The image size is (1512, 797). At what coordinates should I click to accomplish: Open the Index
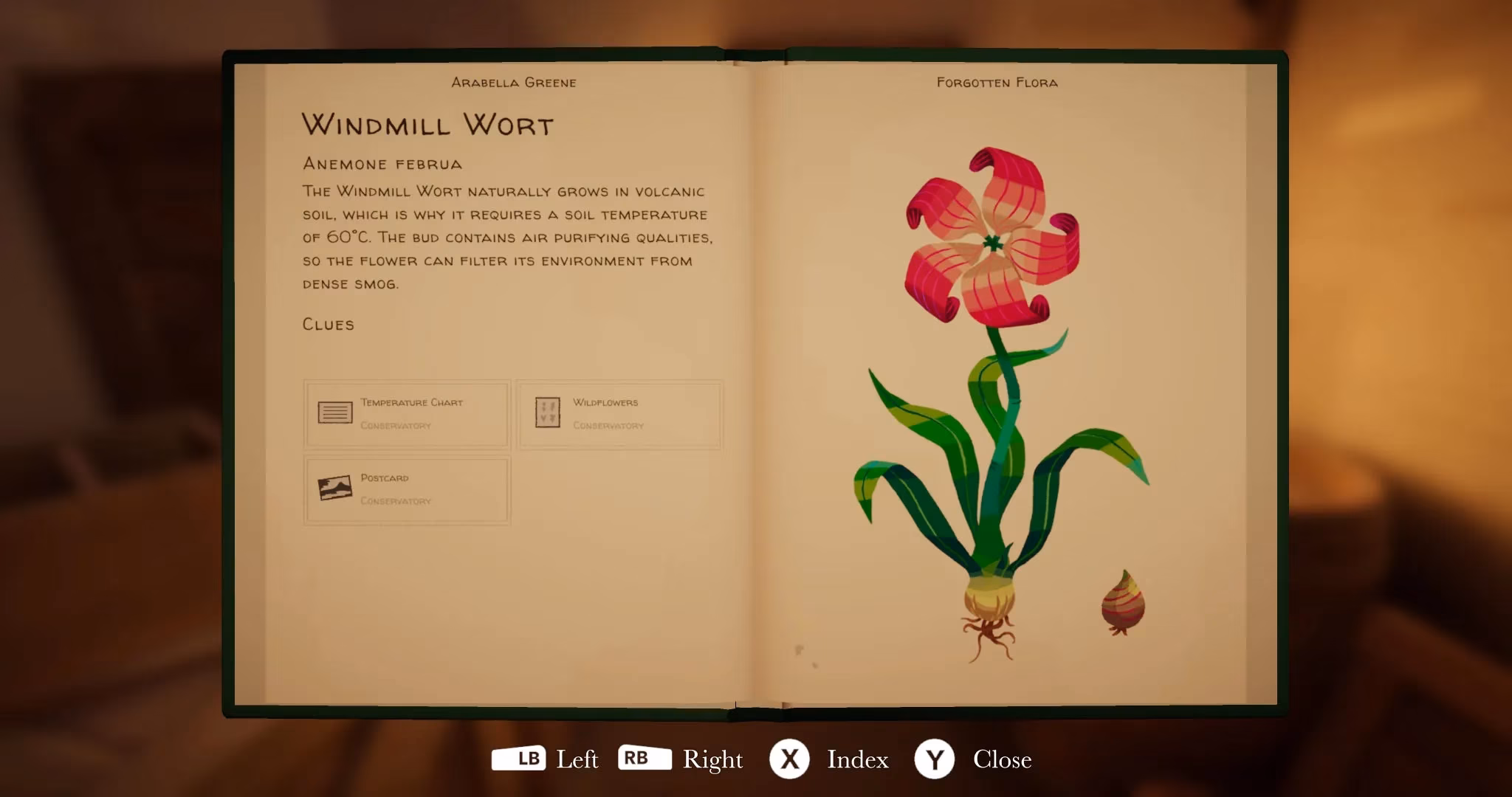click(857, 759)
